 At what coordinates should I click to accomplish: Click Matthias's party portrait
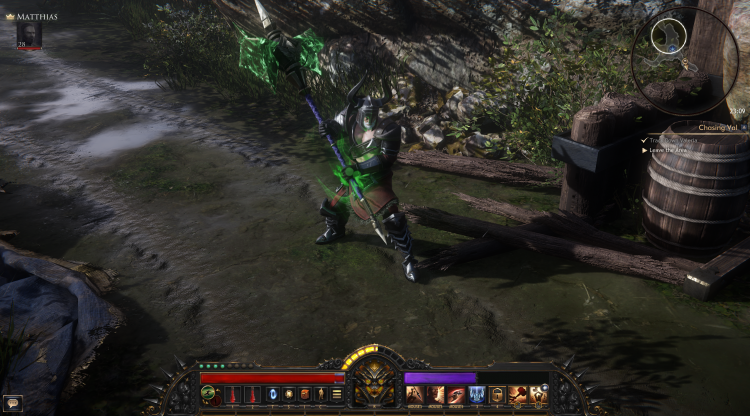pos(29,34)
